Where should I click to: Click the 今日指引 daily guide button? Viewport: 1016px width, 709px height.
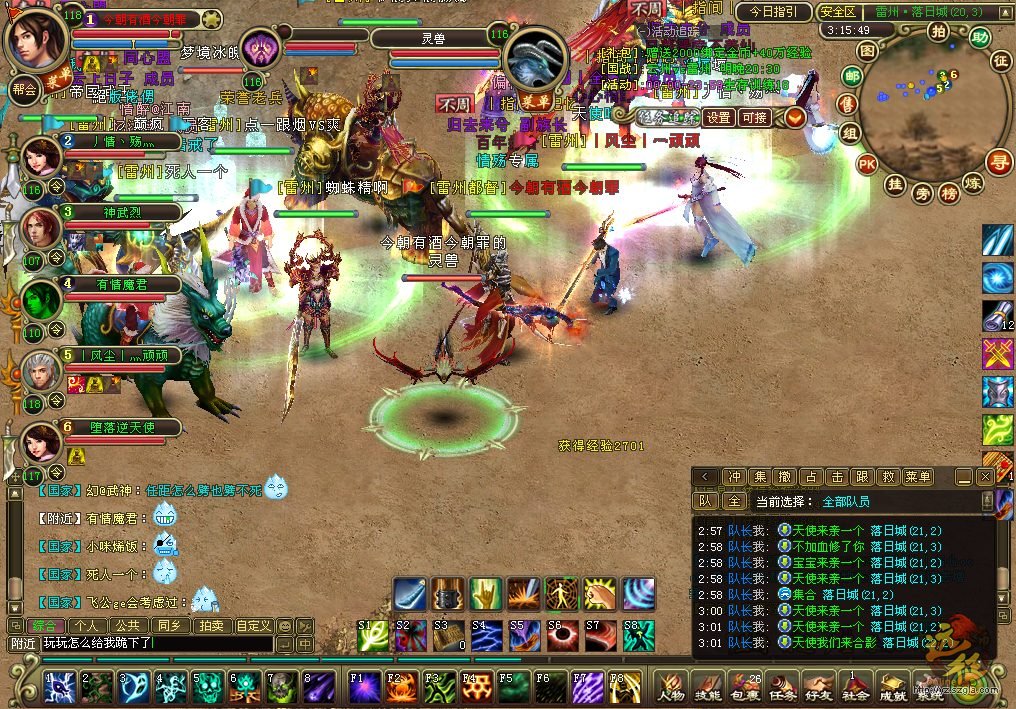773,12
